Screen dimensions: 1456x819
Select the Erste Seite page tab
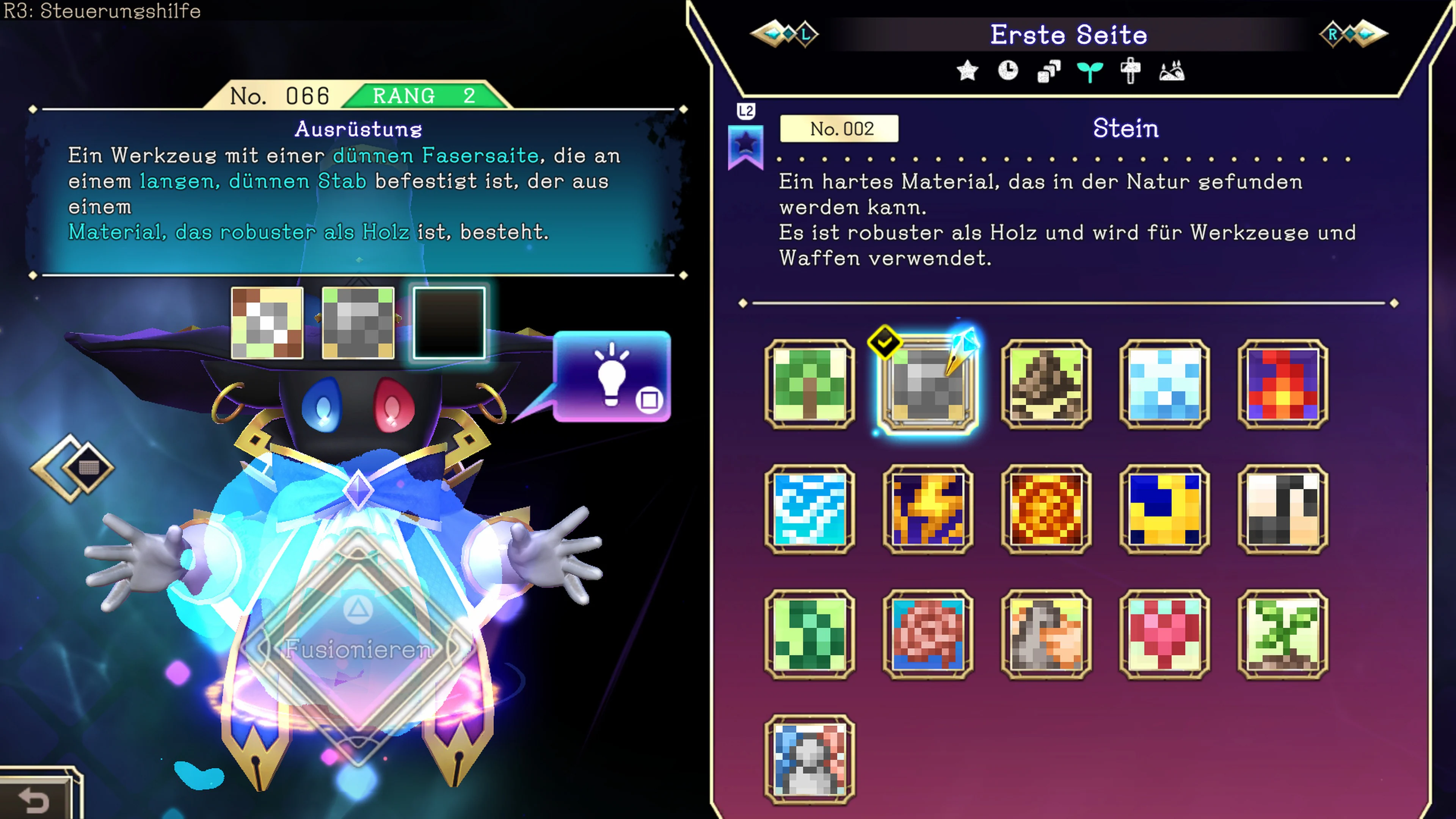tap(1069, 35)
